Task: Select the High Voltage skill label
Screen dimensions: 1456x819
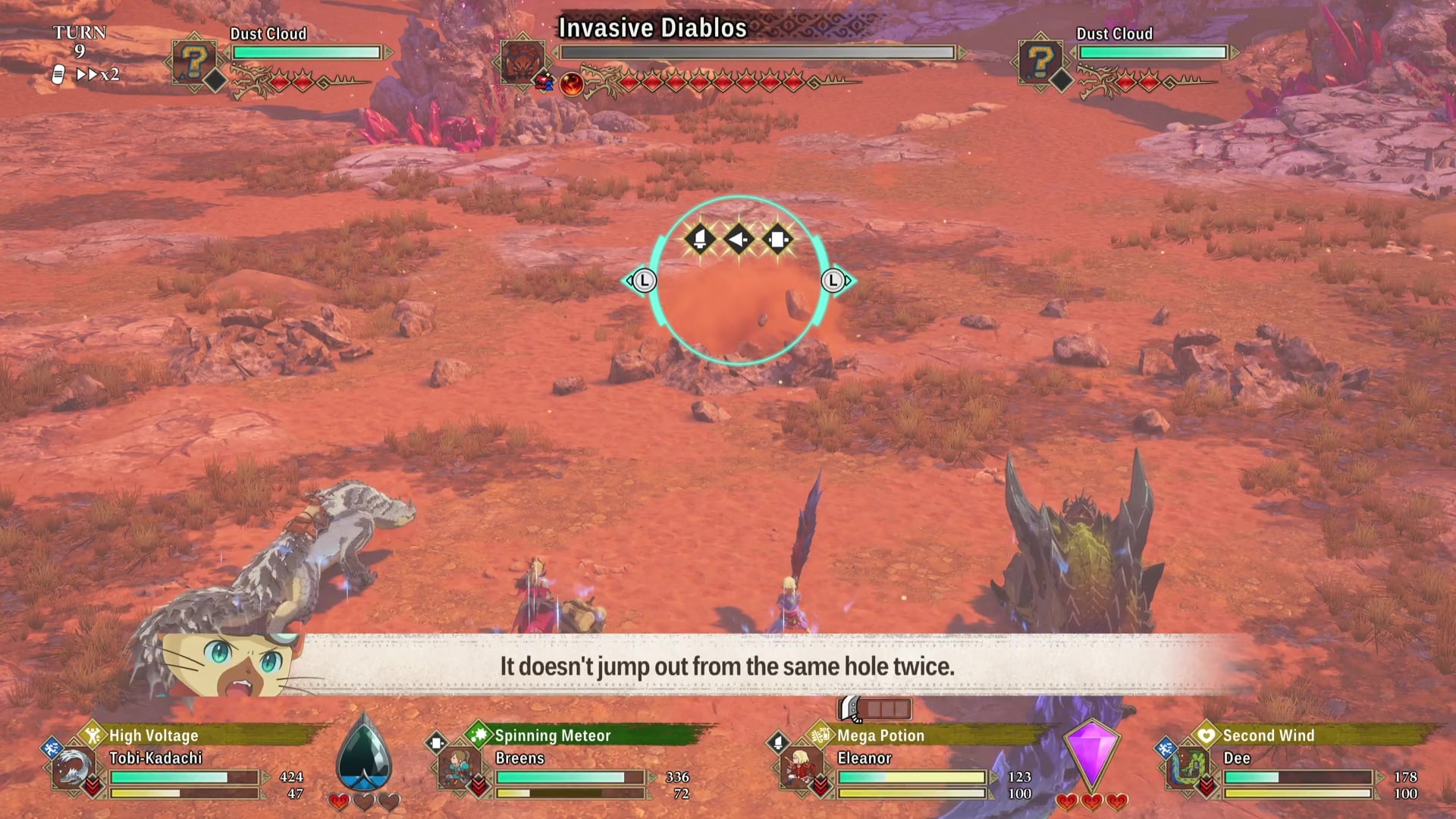Action: click(153, 735)
